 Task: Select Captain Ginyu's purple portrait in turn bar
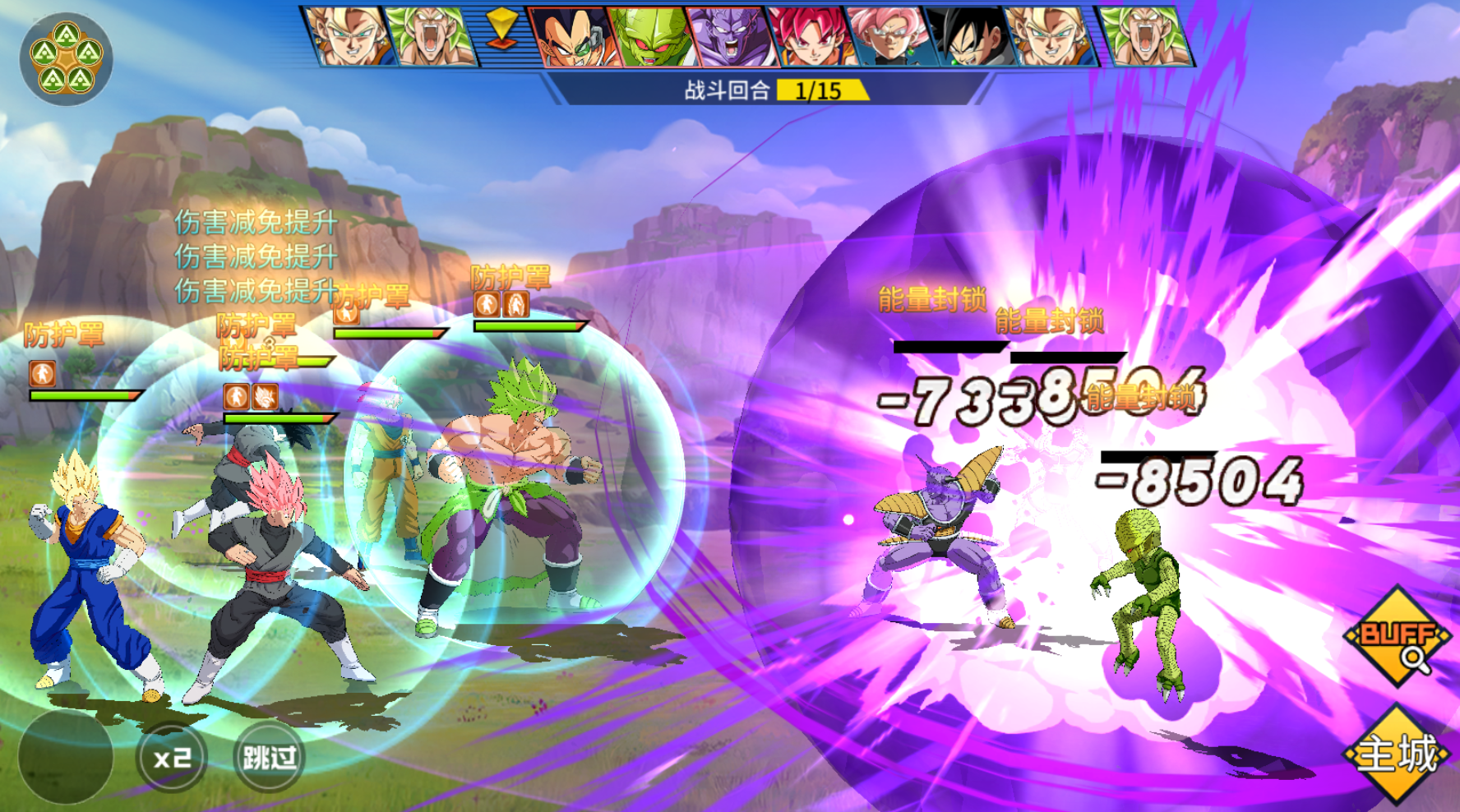(728, 37)
